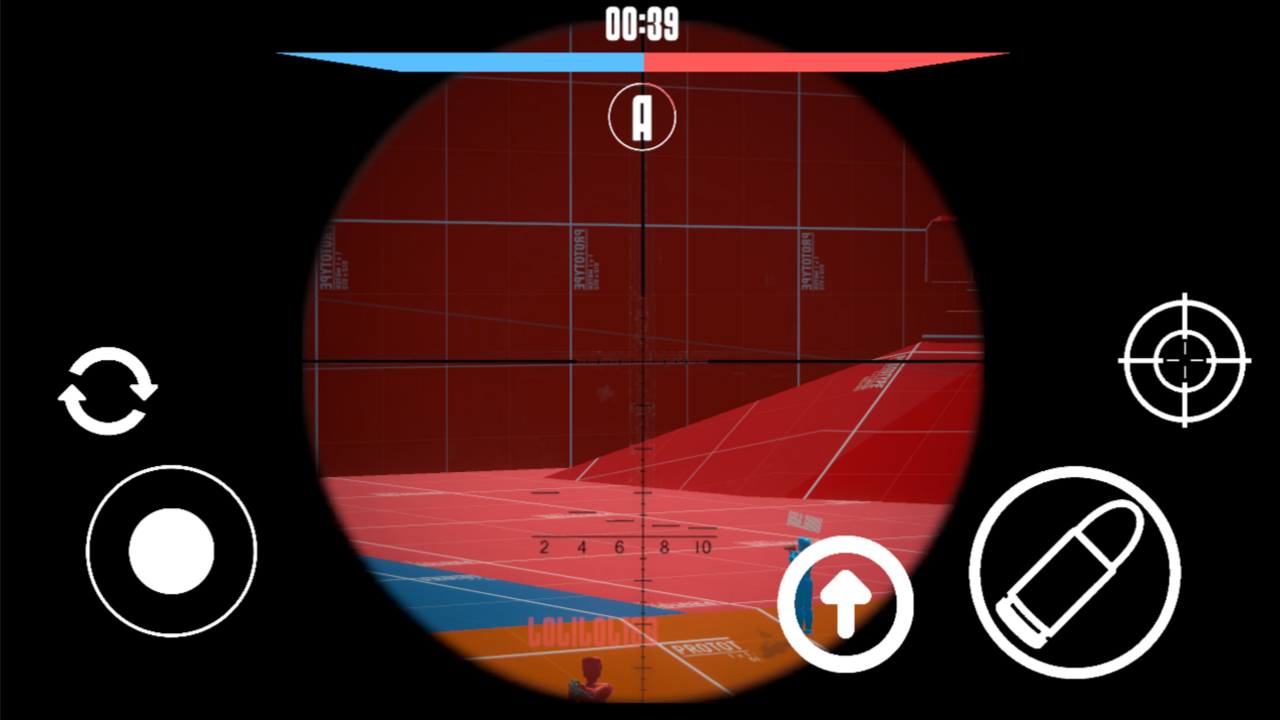Toggle firing mode via the bullet icon
This screenshot has width=1280, height=720.
tap(1078, 570)
